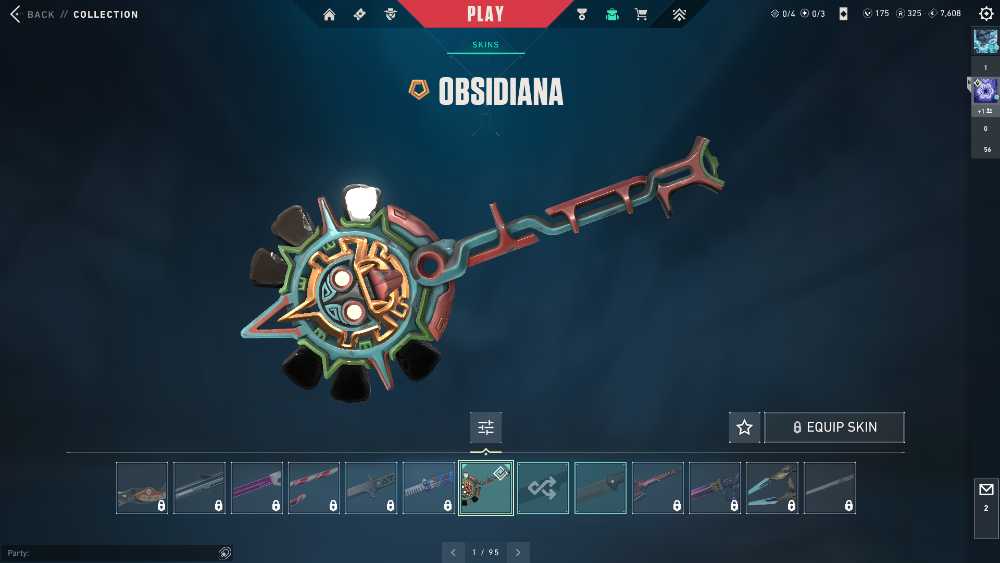Click the red PLAY button
This screenshot has width=1000, height=563.
pyautogui.click(x=486, y=14)
